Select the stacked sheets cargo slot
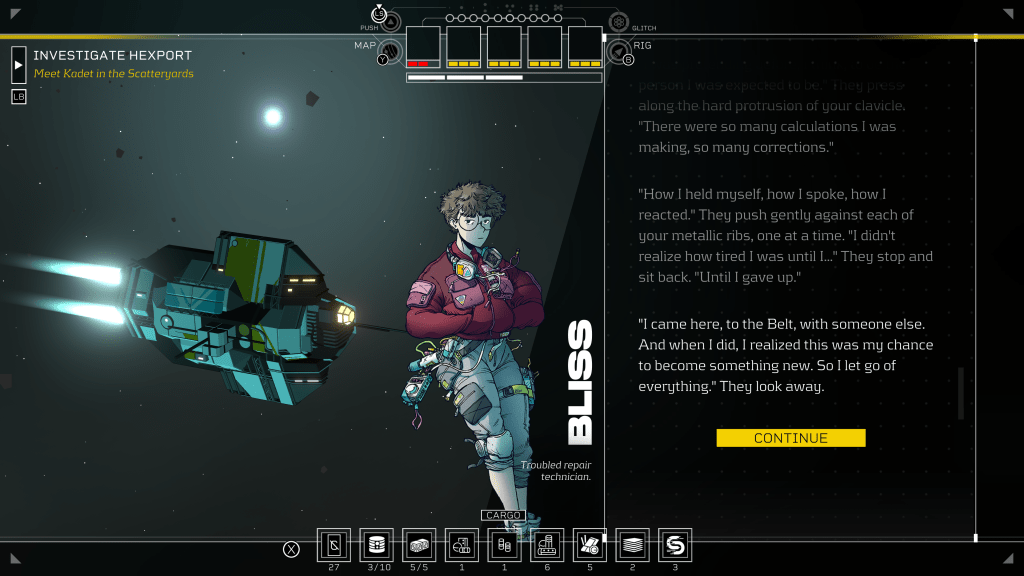The height and width of the screenshot is (576, 1024). click(633, 545)
